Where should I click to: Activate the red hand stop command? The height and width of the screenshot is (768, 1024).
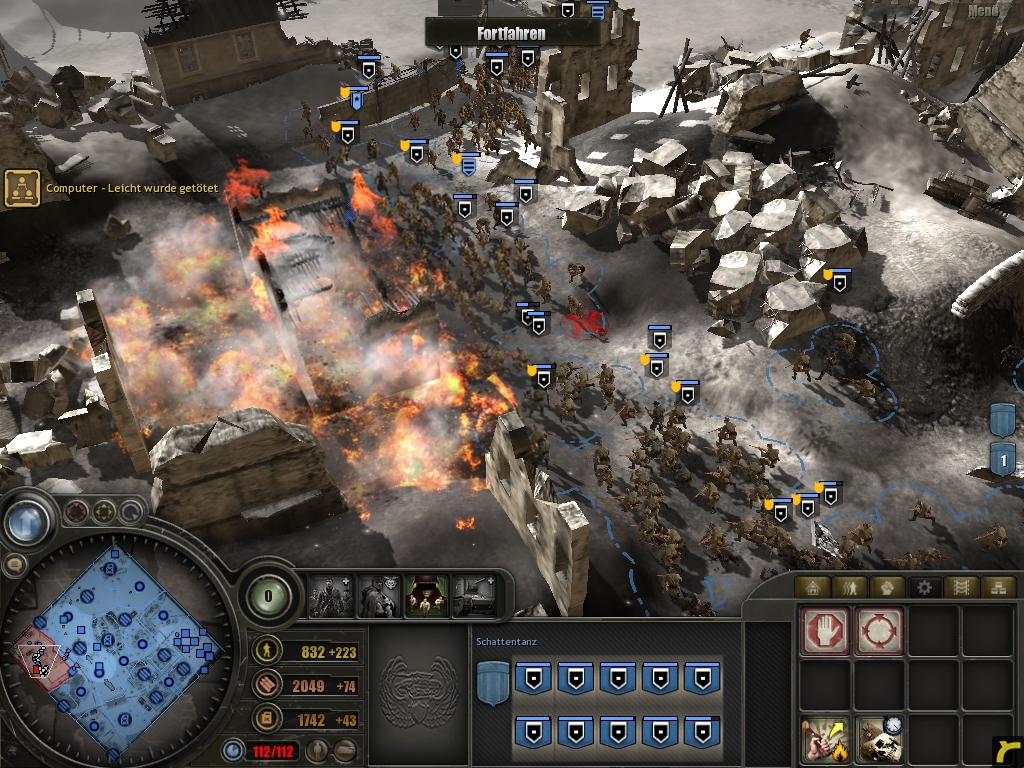click(826, 631)
